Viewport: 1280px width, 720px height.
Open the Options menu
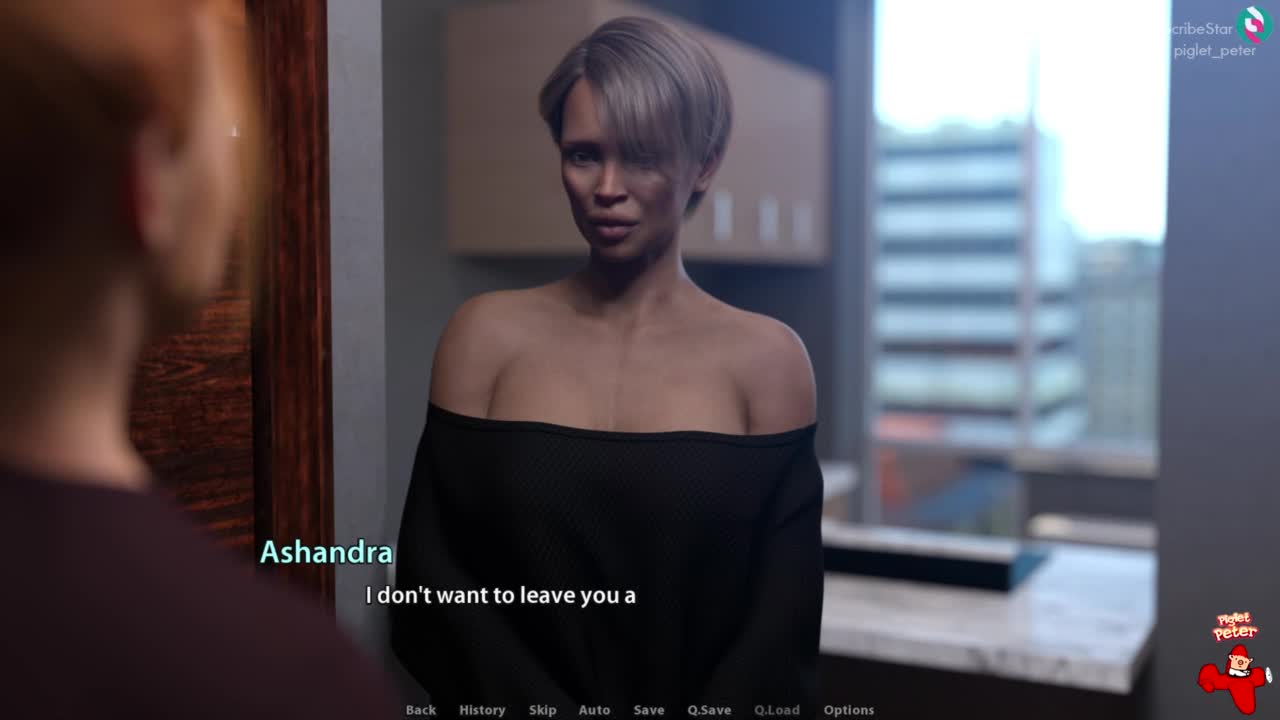pos(849,710)
